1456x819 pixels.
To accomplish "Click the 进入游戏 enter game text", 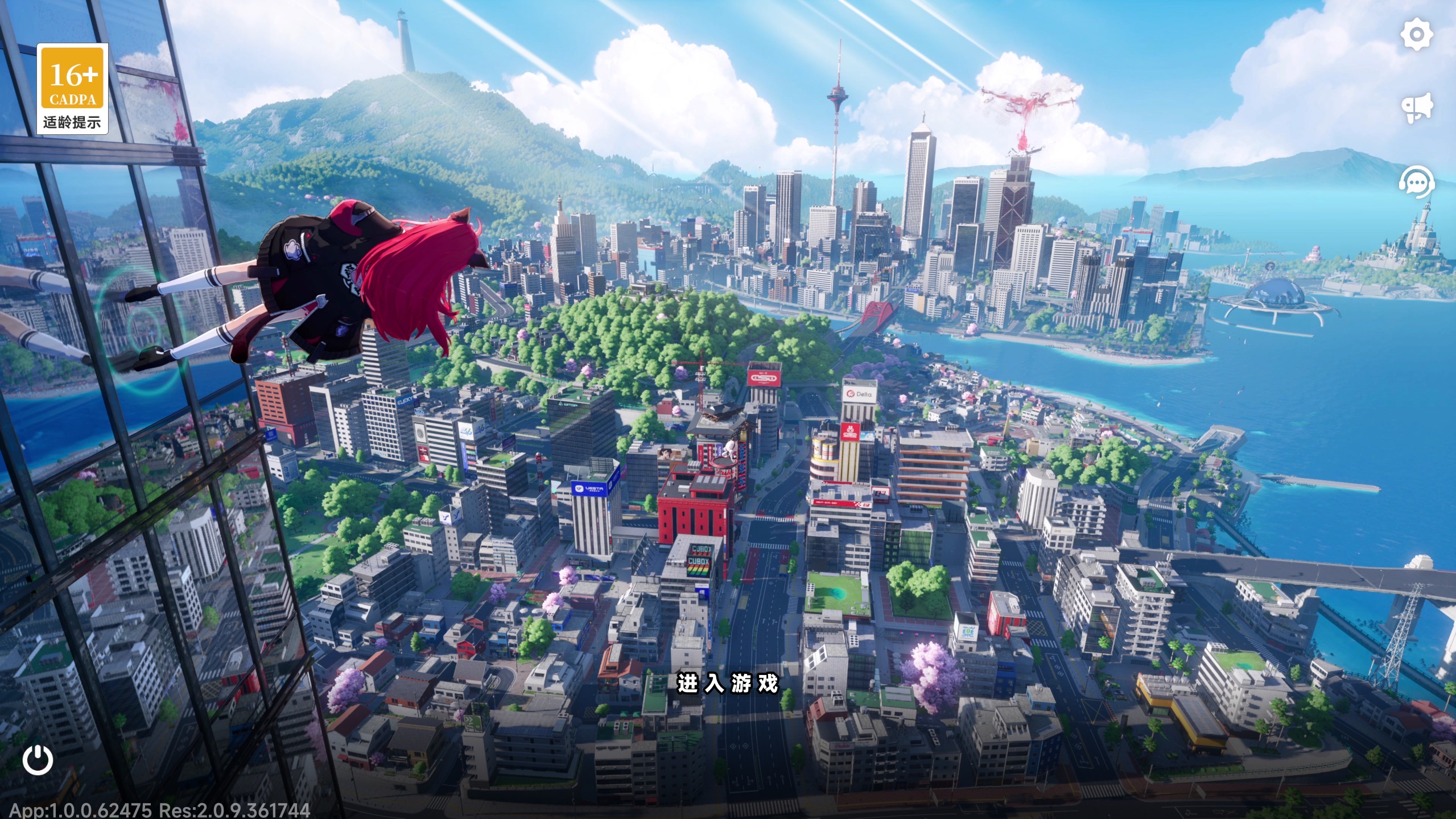I will click(x=727, y=683).
